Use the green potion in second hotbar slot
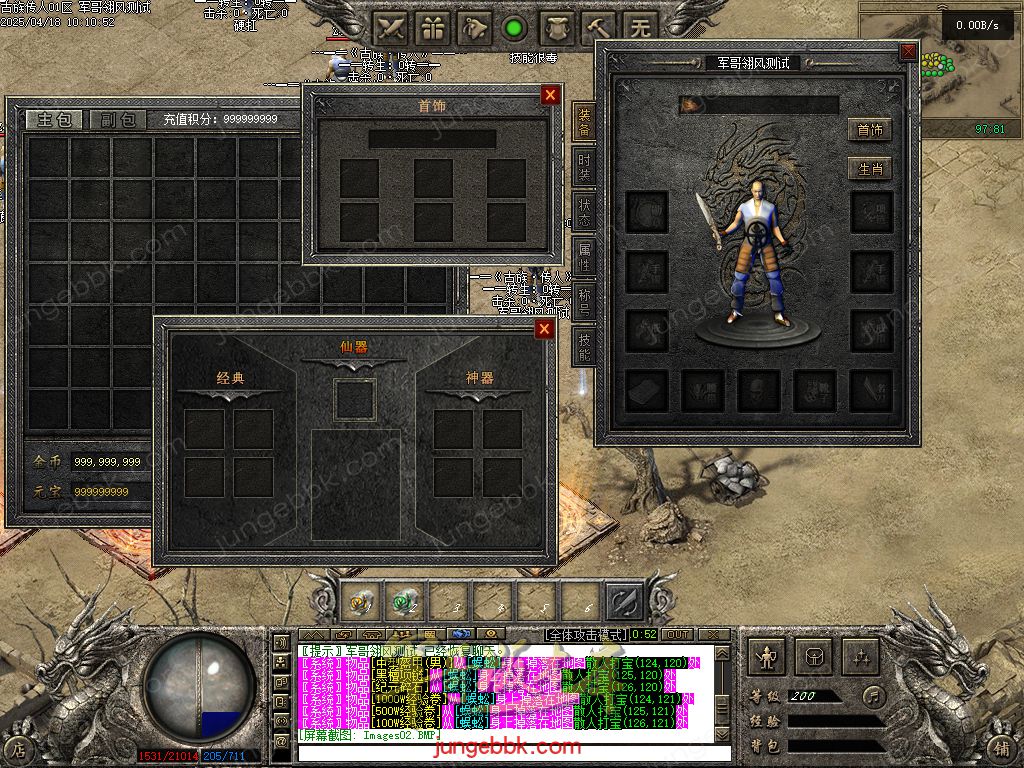The height and width of the screenshot is (768, 1024). (x=404, y=602)
